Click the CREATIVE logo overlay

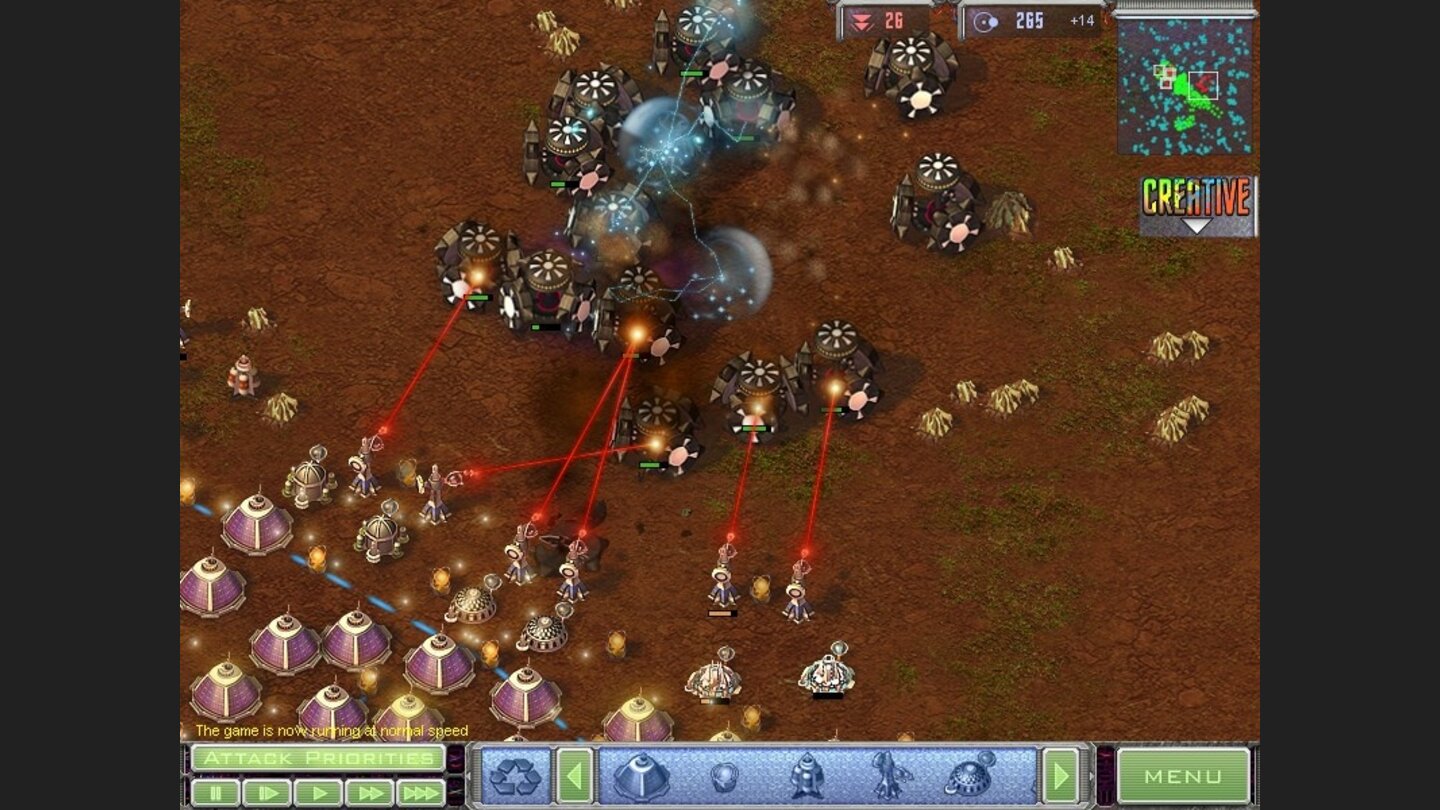point(1196,197)
